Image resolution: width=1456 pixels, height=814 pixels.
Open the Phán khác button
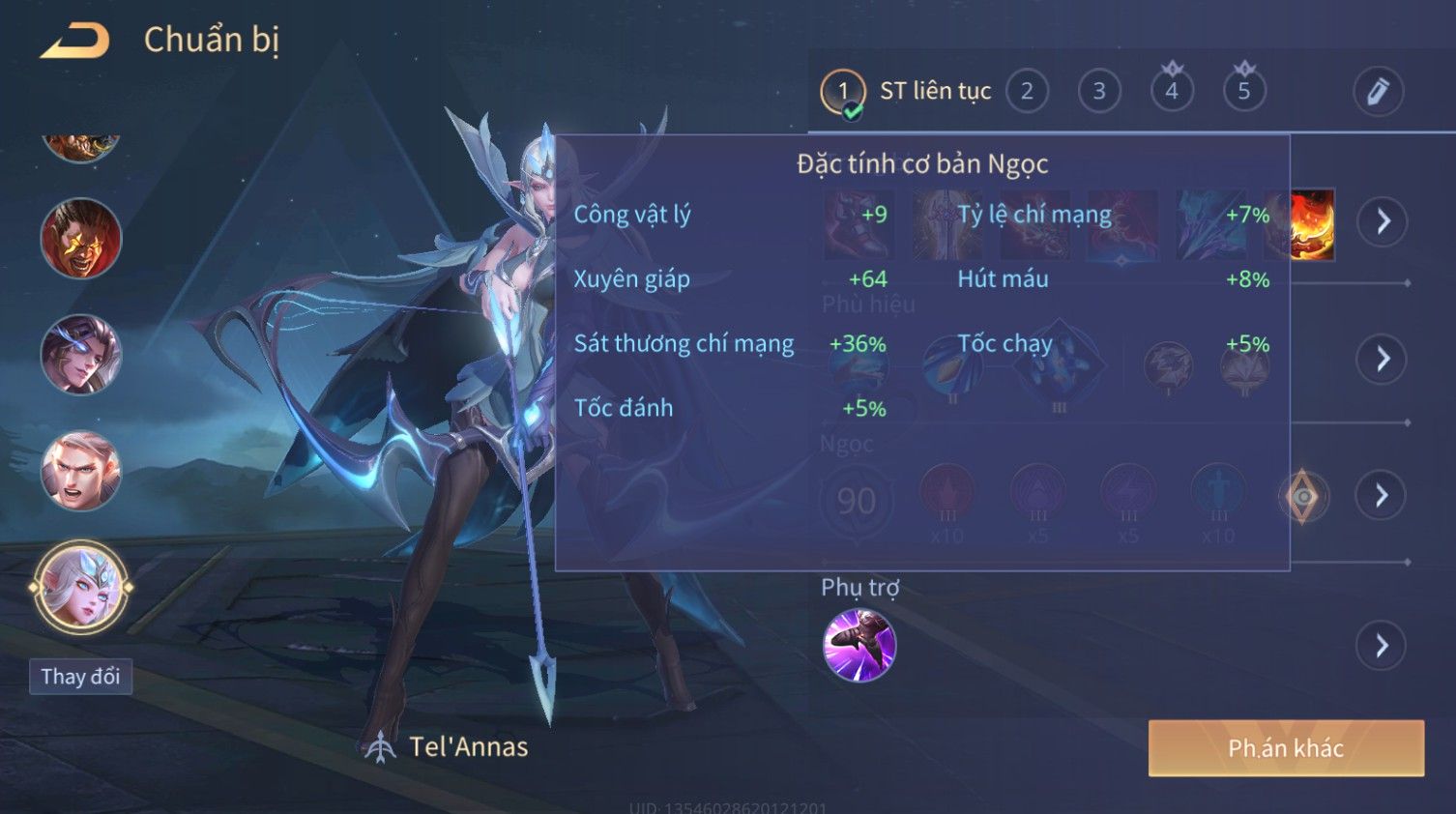pos(1286,748)
